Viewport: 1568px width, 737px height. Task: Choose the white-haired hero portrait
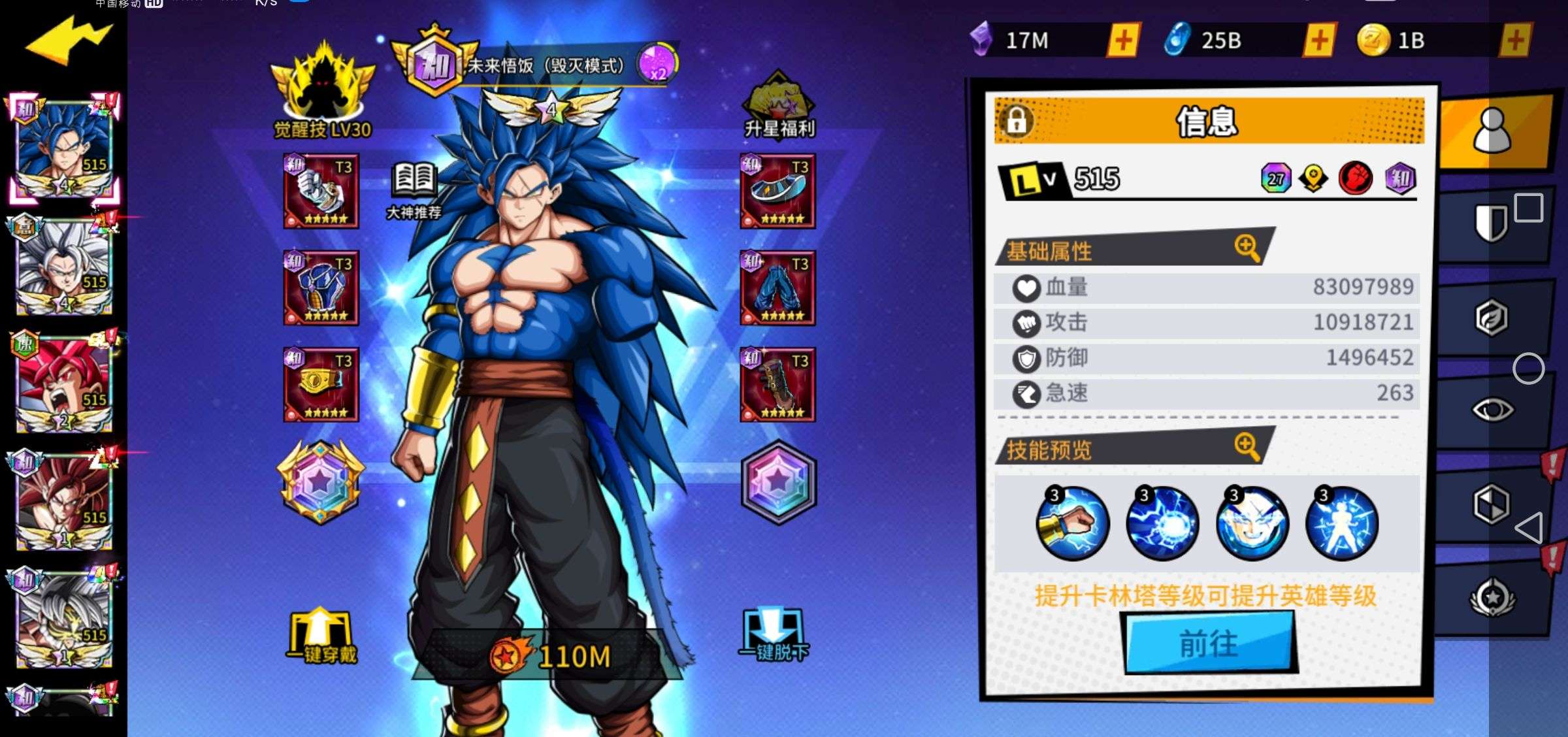click(x=64, y=268)
